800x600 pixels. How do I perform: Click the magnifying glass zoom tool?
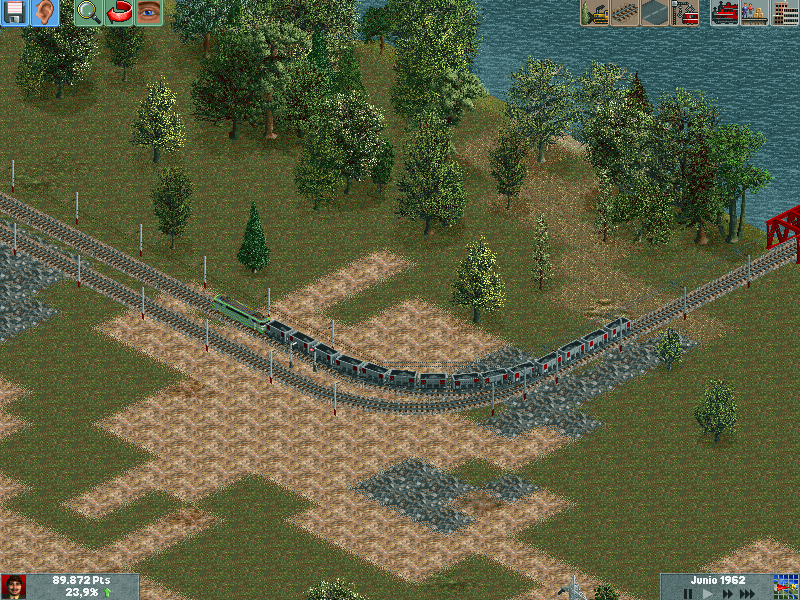tap(89, 13)
